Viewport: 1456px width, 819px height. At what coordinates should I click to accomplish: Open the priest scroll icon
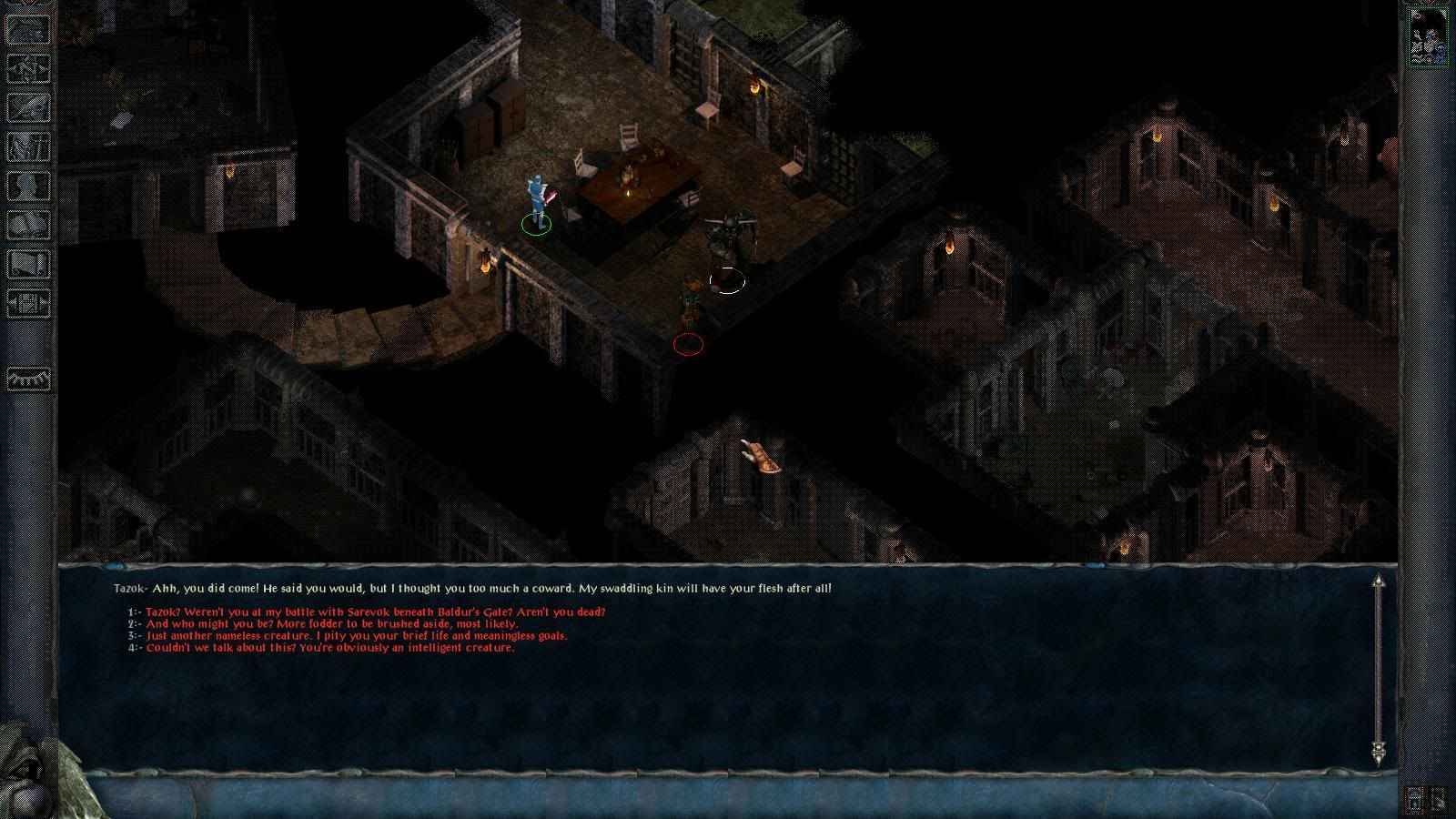[x=29, y=264]
